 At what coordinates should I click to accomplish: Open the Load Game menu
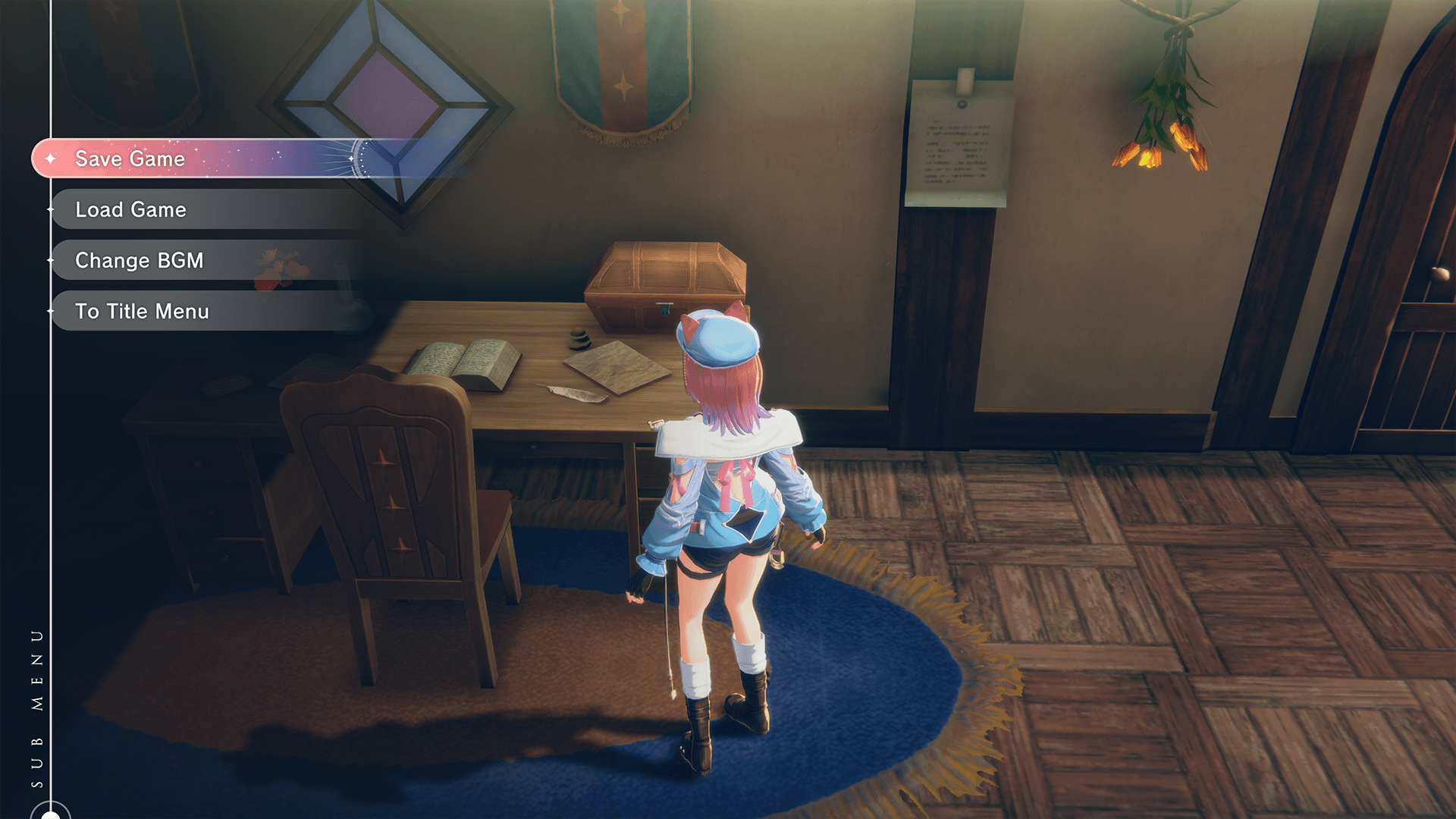click(x=131, y=209)
